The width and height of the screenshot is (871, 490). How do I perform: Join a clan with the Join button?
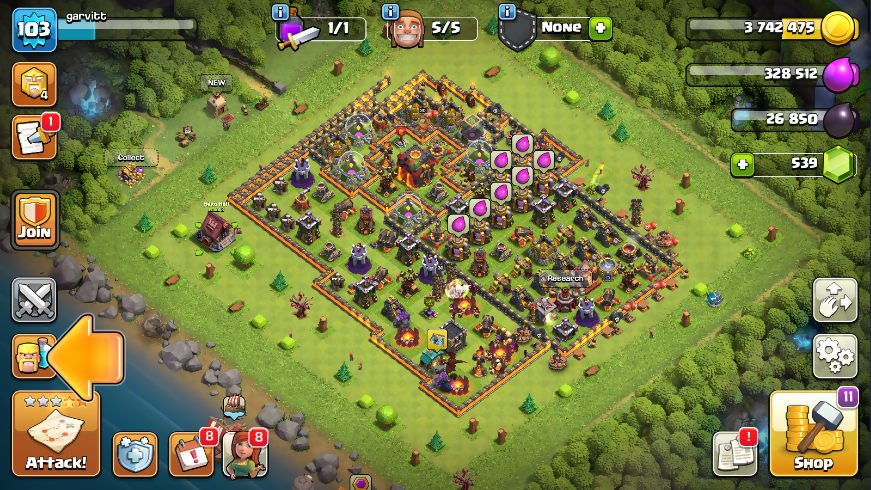(x=34, y=220)
